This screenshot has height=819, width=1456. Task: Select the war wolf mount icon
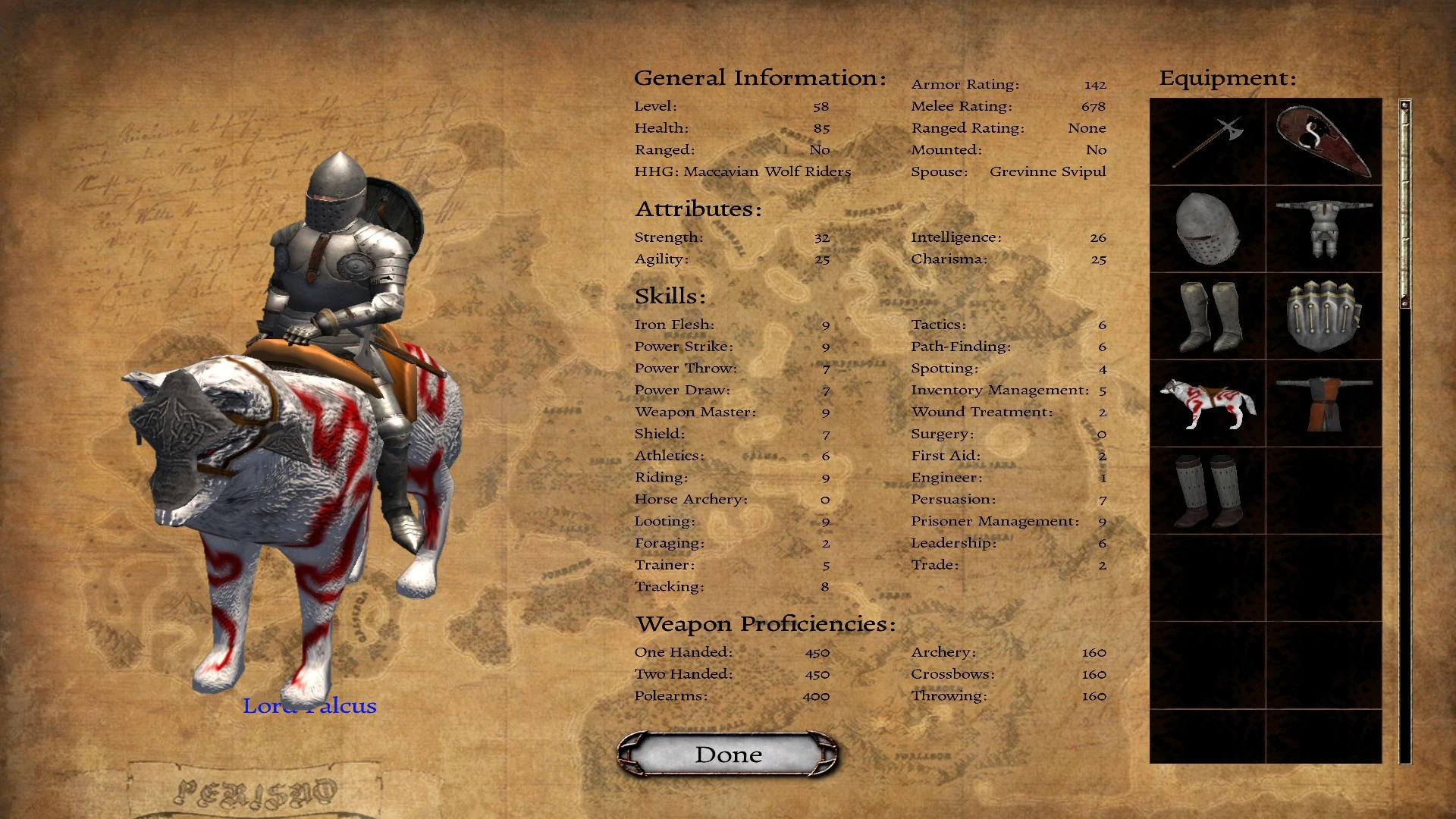[x=1207, y=403]
